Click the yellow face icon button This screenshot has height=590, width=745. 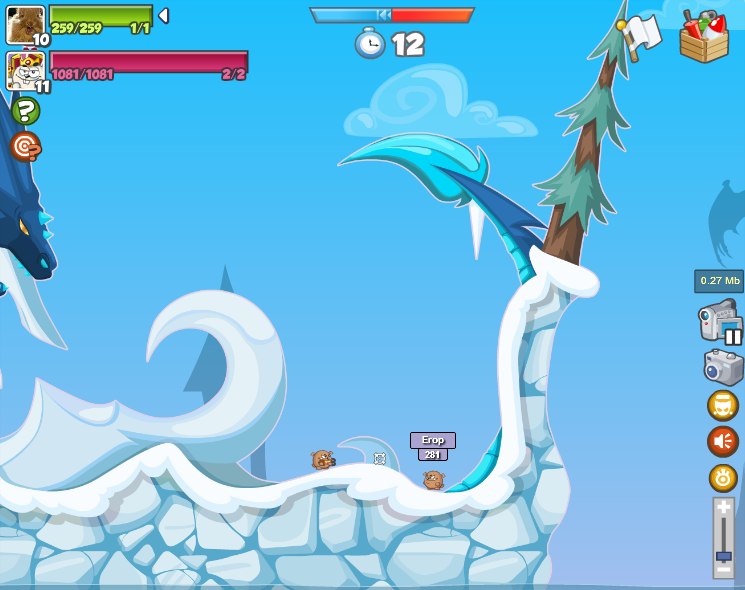723,405
